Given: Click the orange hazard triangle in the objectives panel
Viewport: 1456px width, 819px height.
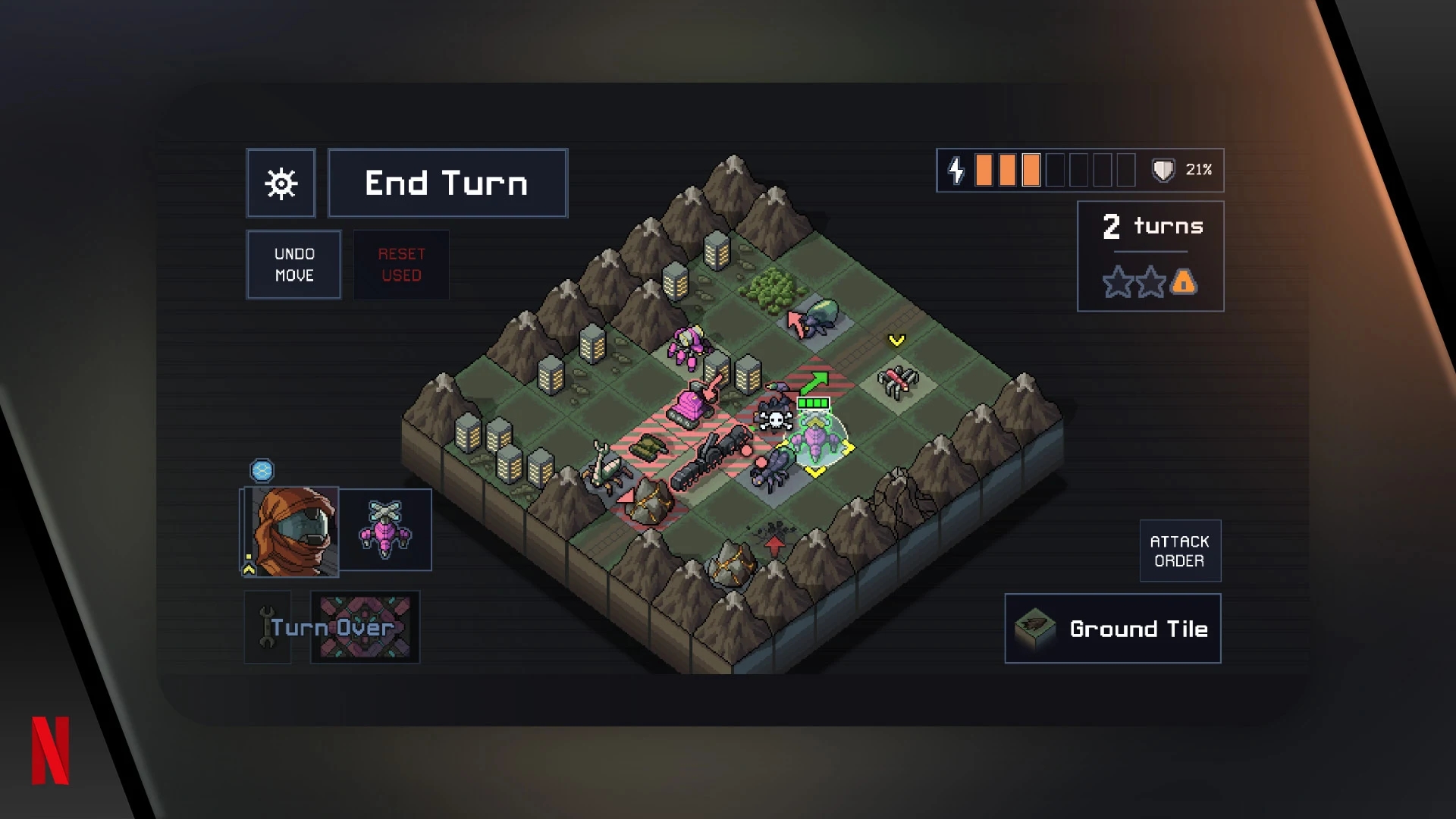Looking at the screenshot, I should pyautogui.click(x=1185, y=282).
